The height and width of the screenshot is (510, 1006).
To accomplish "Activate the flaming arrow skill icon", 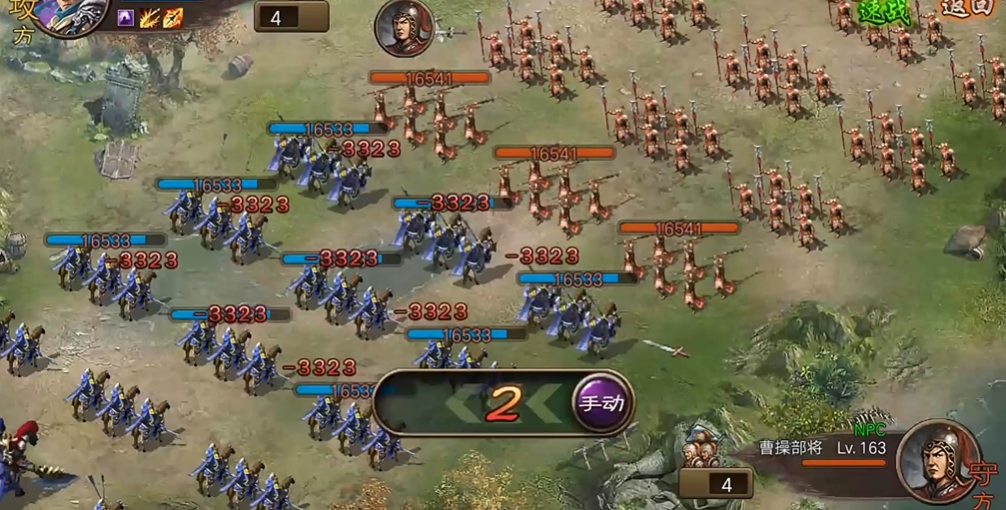I will pos(173,17).
